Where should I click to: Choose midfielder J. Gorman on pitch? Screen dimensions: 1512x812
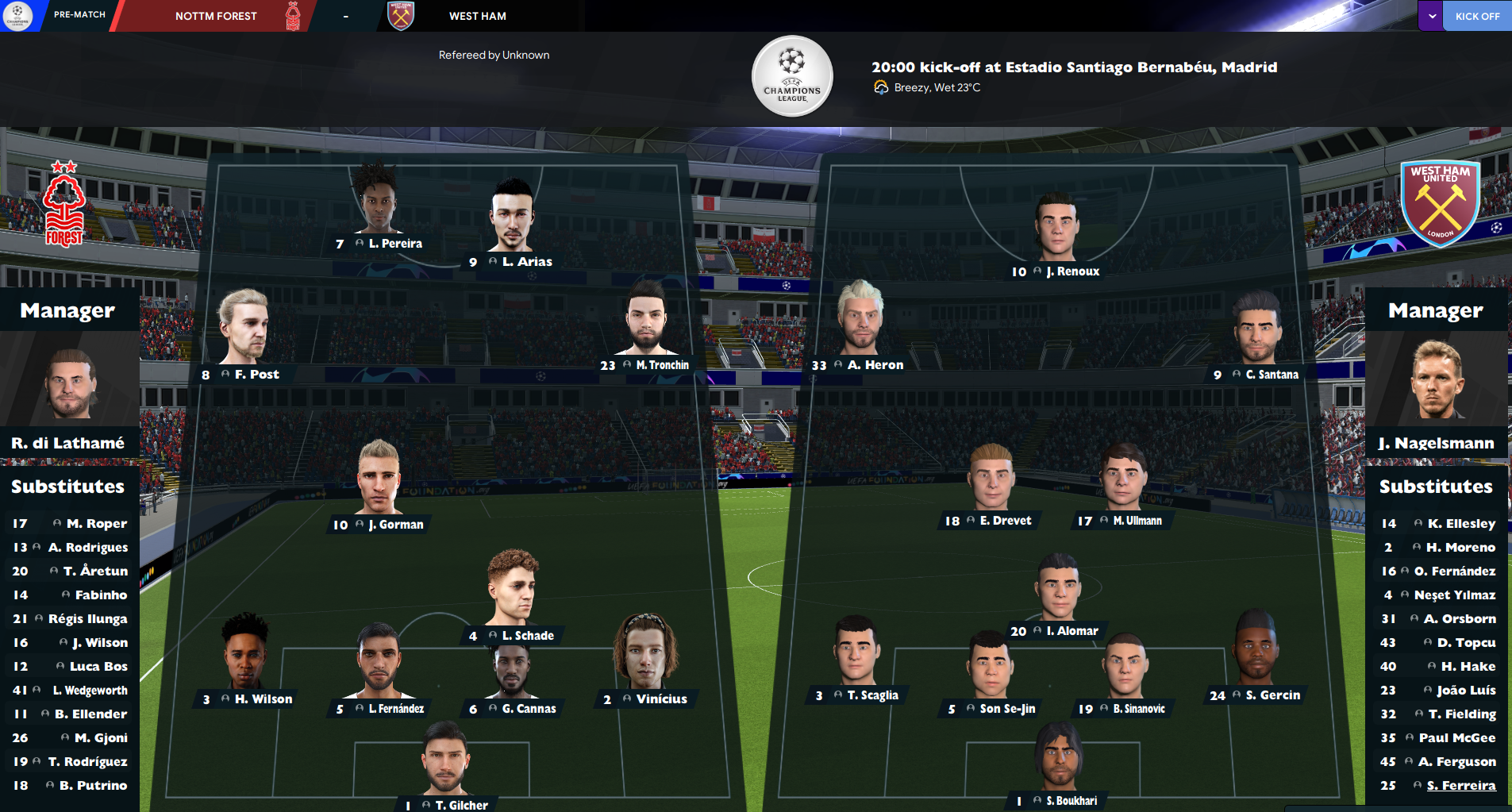394,525
